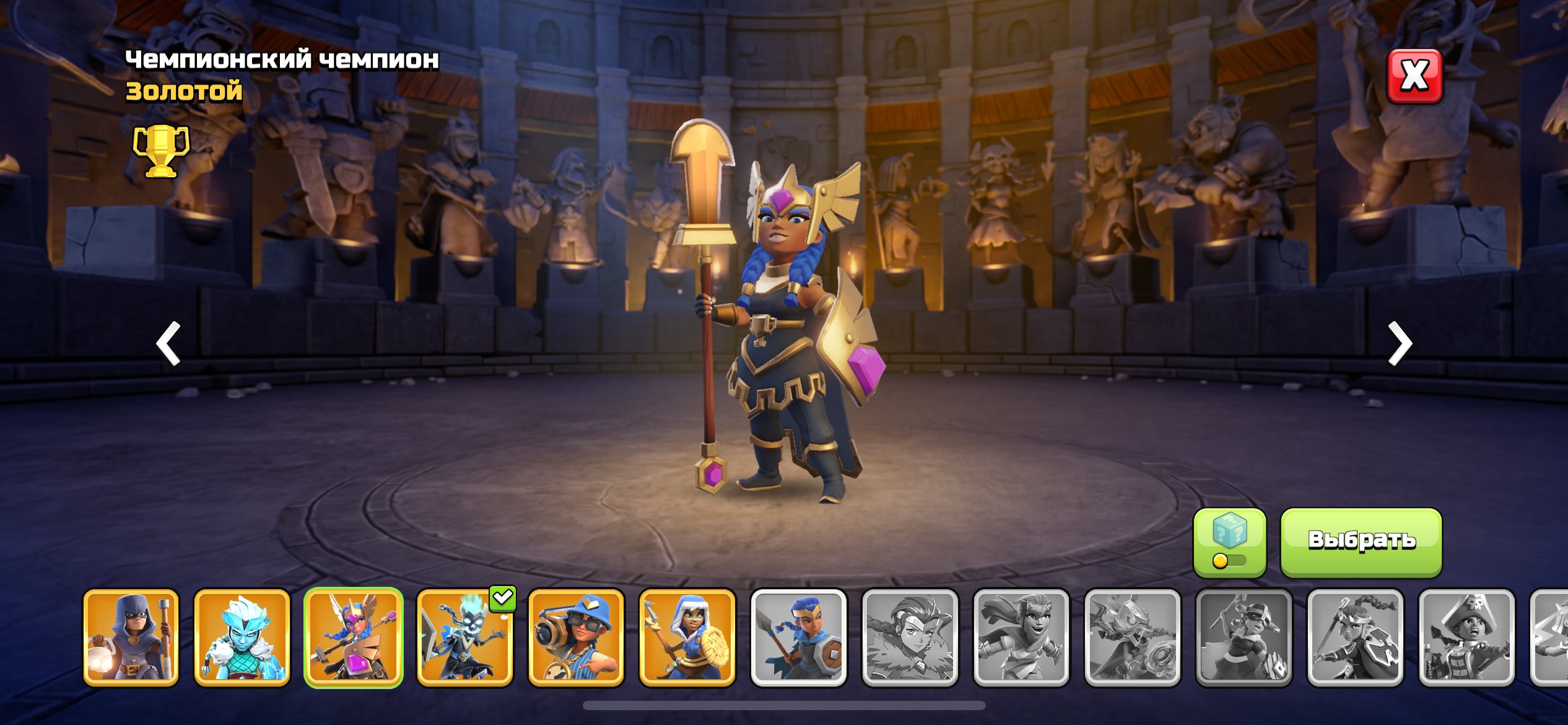Select the hooded lantern champion skin
Screen dimensions: 1568x725
[131, 638]
